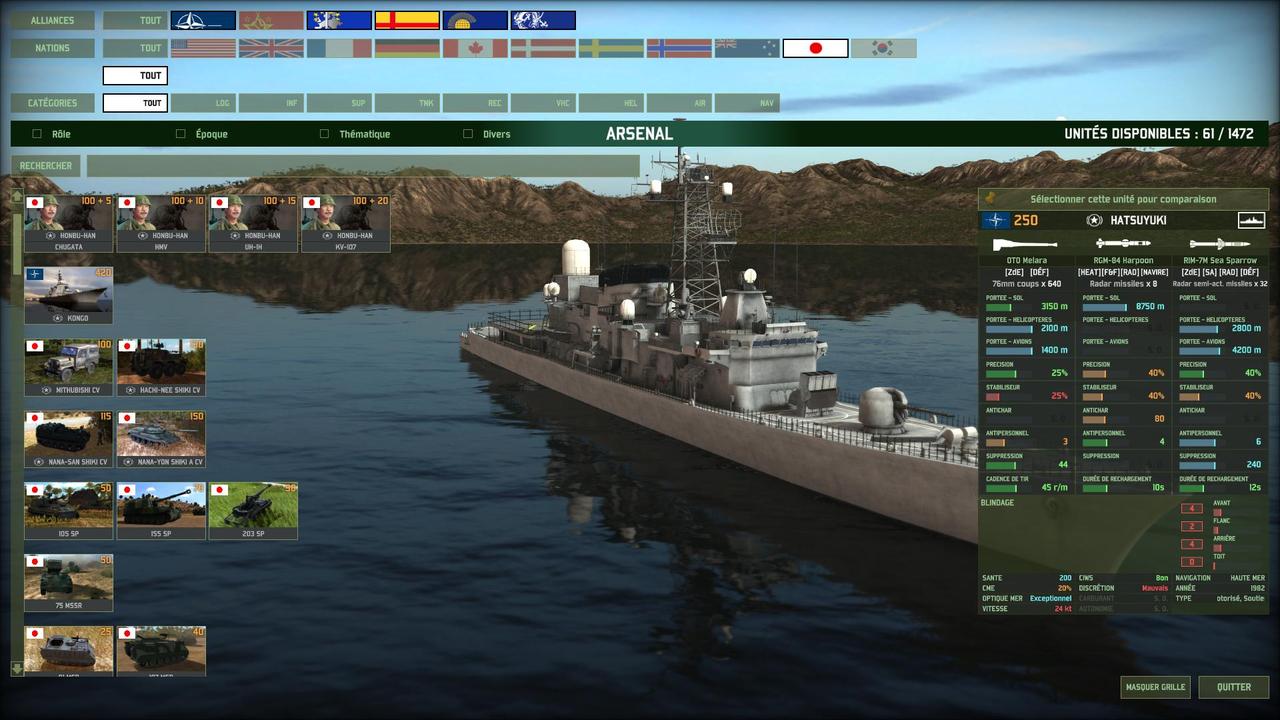Quit the arsenal with the QUITTER button
Image resolution: width=1280 pixels, height=720 pixels.
tap(1233, 687)
